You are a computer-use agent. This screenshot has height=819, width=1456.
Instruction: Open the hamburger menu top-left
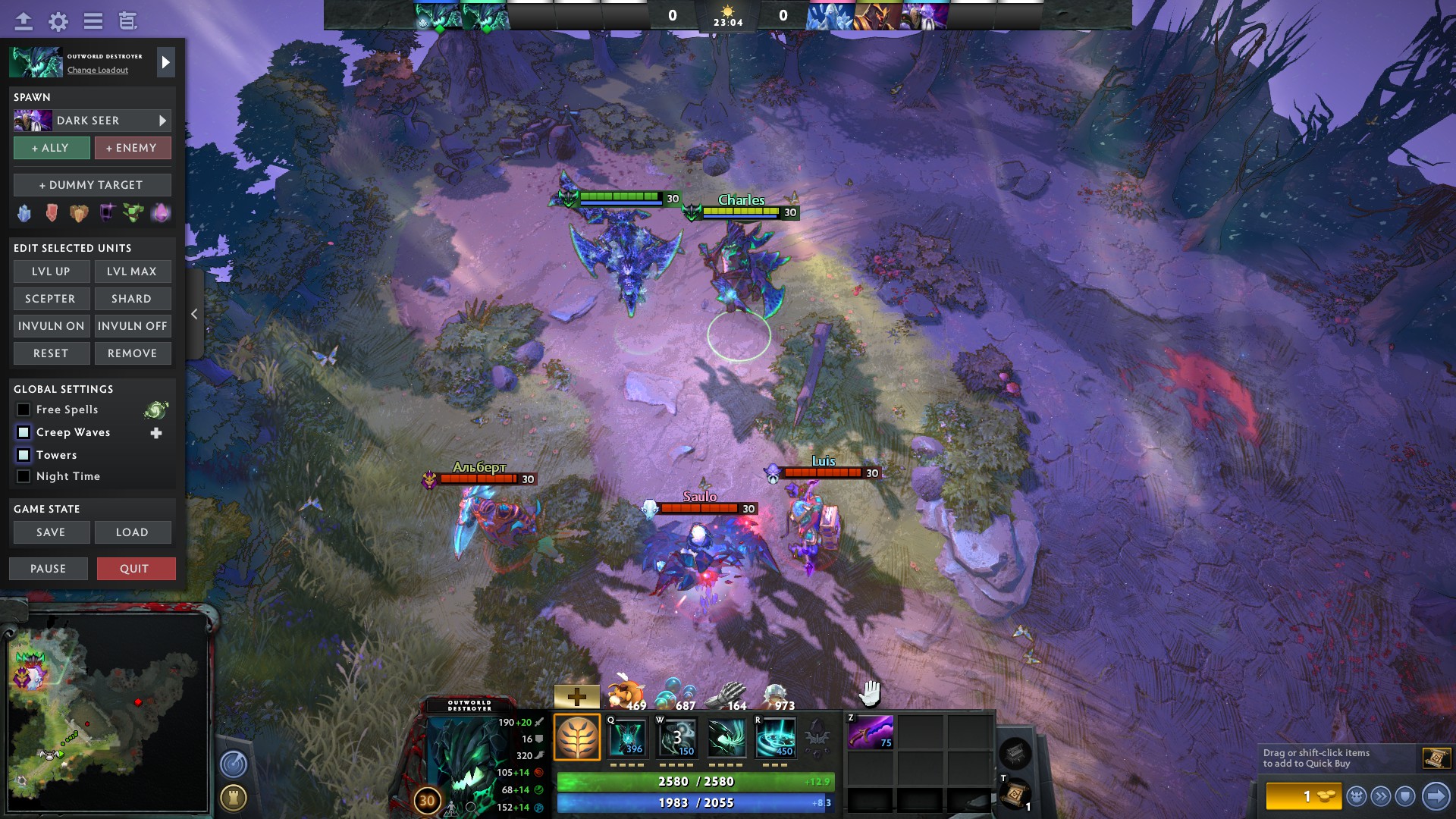(x=93, y=21)
